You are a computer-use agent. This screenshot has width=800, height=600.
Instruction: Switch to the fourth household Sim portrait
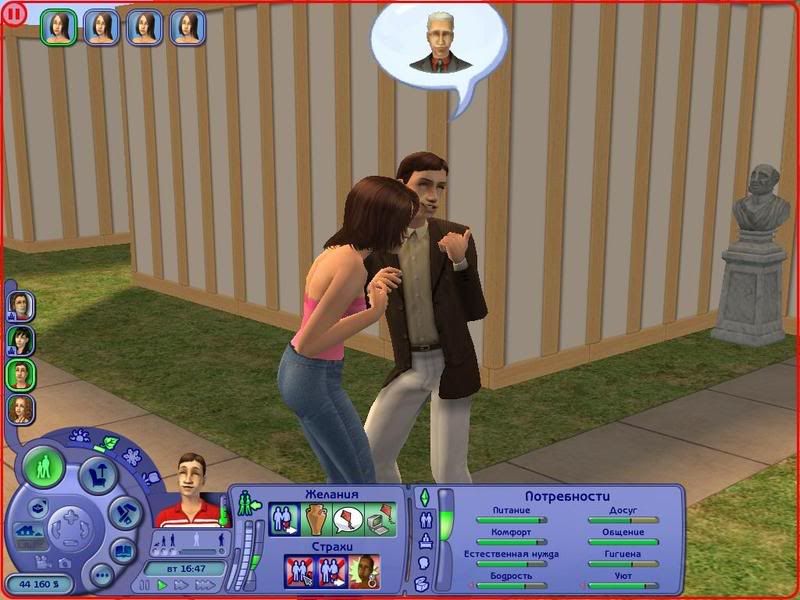[x=20, y=409]
